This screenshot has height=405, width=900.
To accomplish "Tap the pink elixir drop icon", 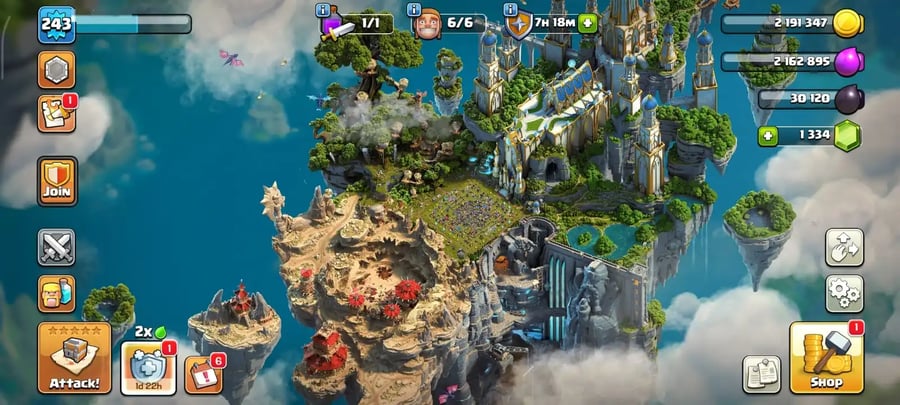I will [x=847, y=62].
